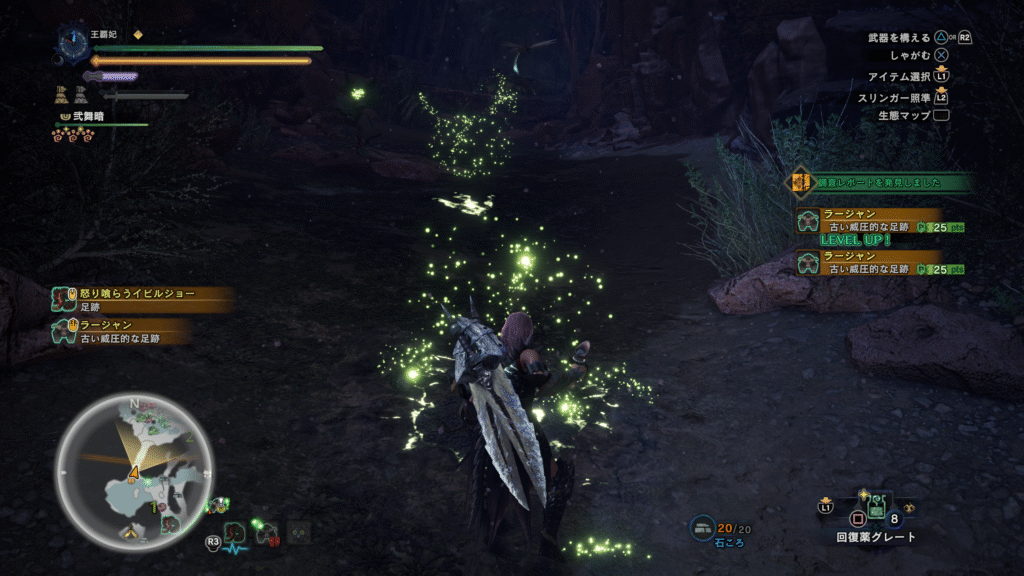Click the camp tent marker on the minimap
The image size is (1024, 576).
tap(131, 534)
